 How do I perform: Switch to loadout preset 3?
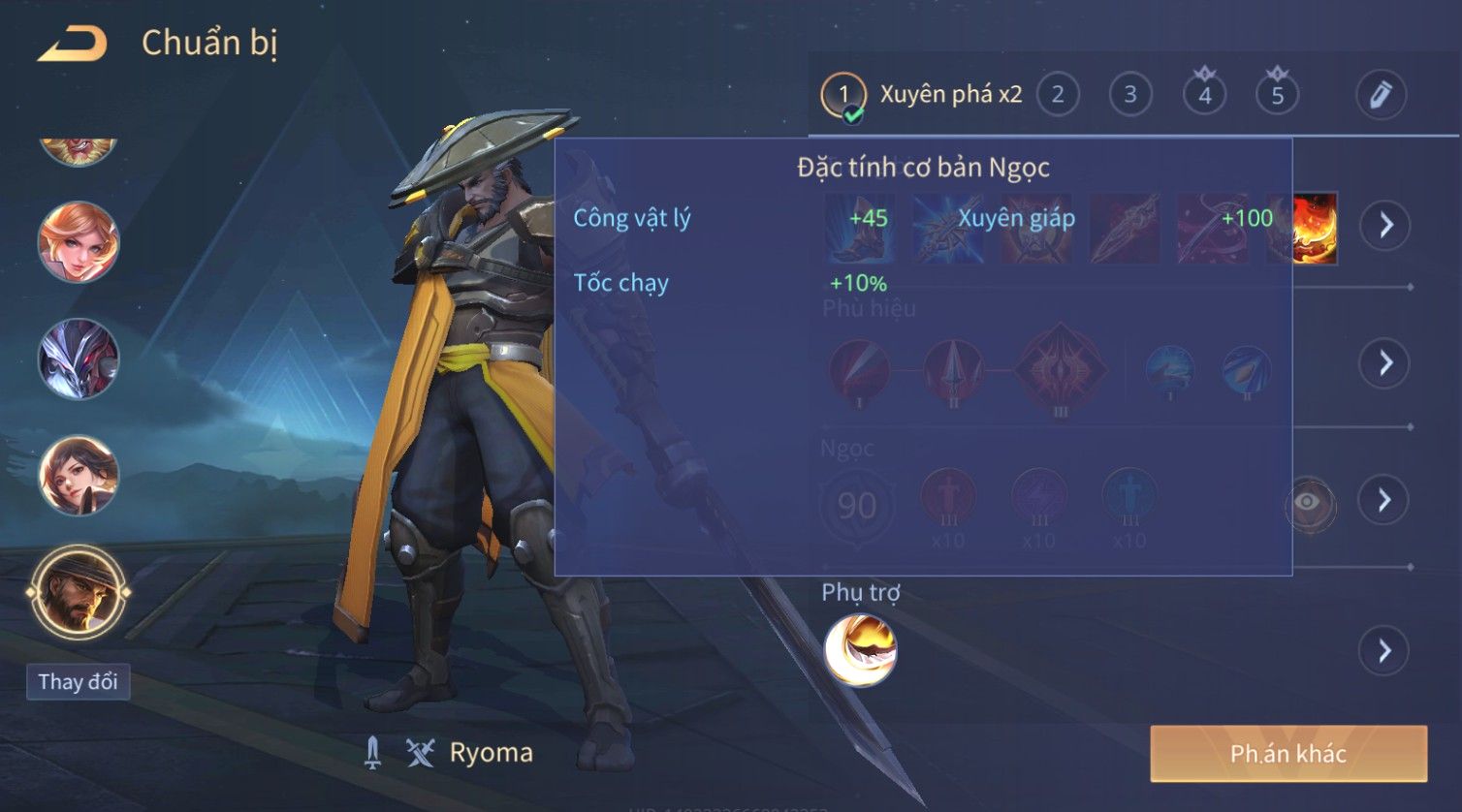(x=1130, y=95)
